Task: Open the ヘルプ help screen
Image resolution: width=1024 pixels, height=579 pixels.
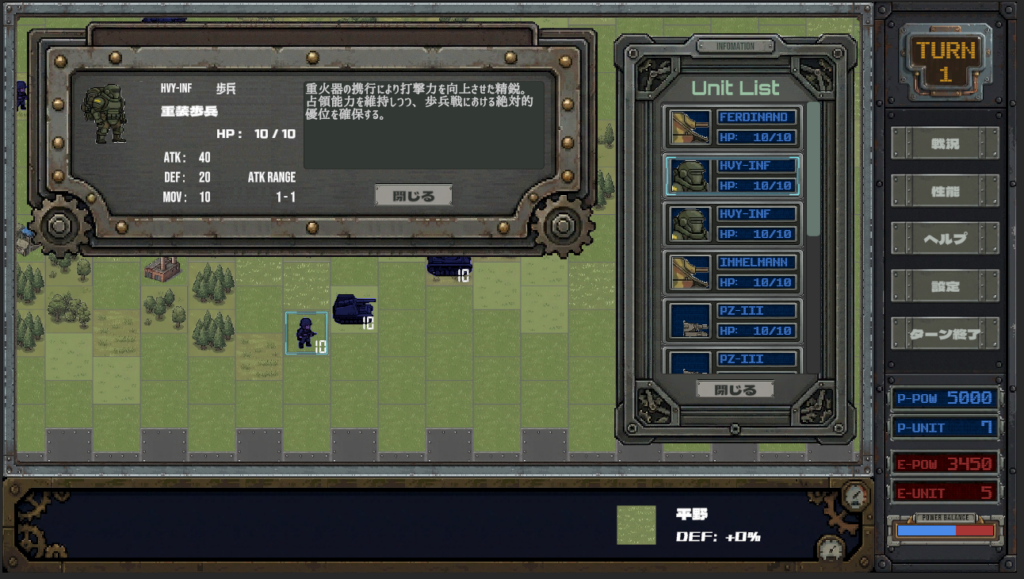Action: [944, 238]
